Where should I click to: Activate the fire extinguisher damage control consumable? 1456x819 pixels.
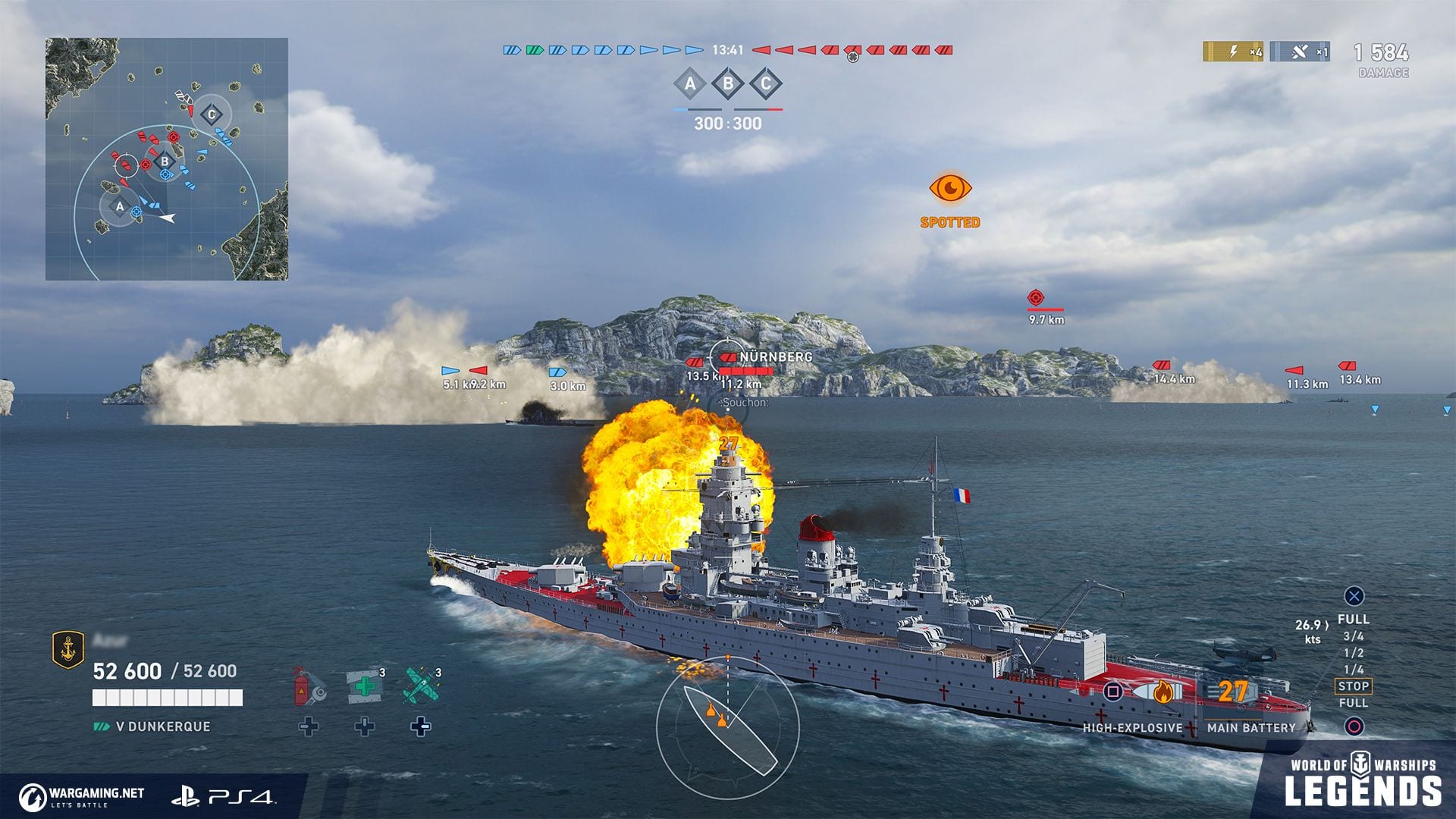[x=309, y=686]
